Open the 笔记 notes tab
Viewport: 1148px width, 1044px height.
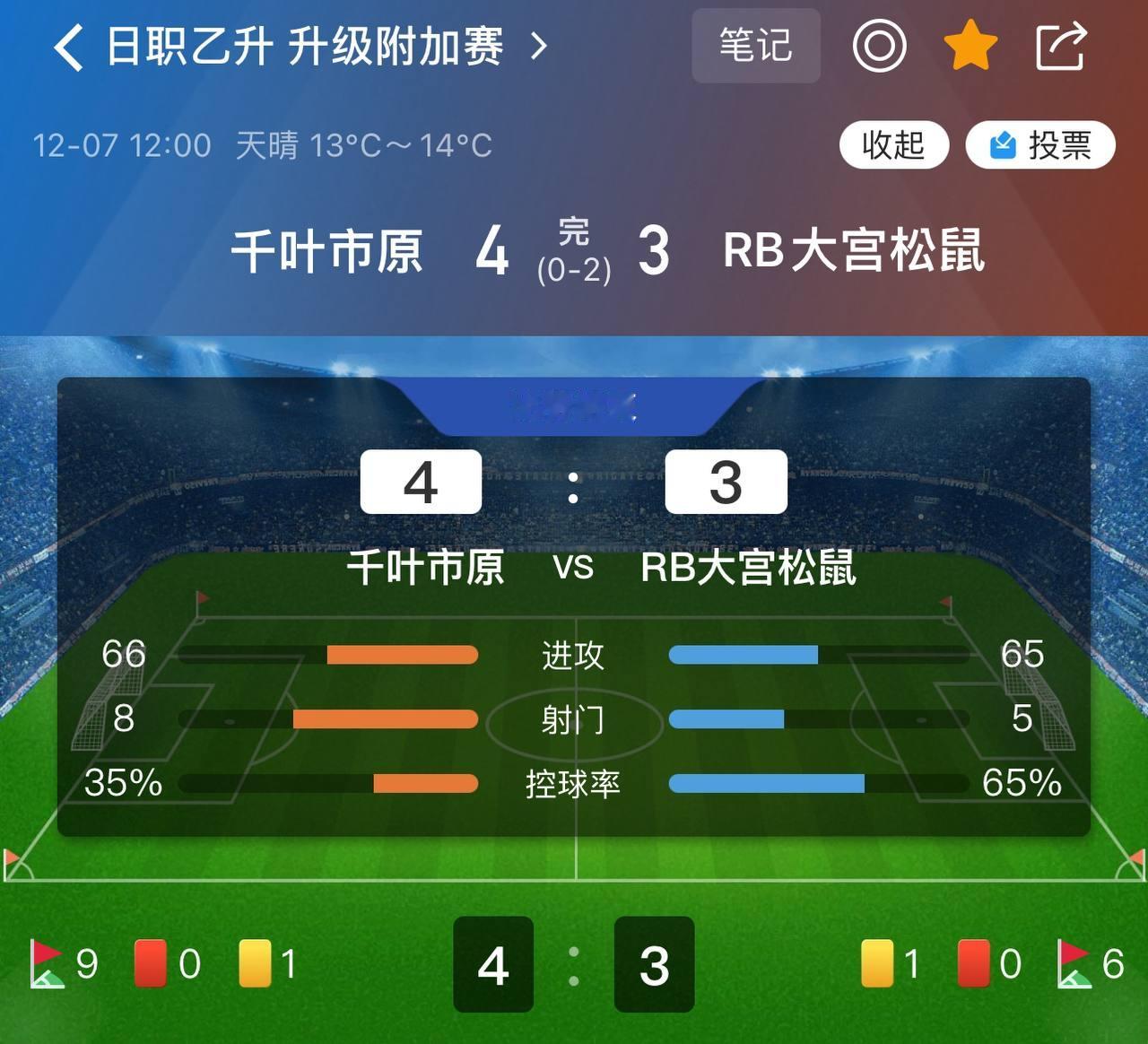click(756, 45)
